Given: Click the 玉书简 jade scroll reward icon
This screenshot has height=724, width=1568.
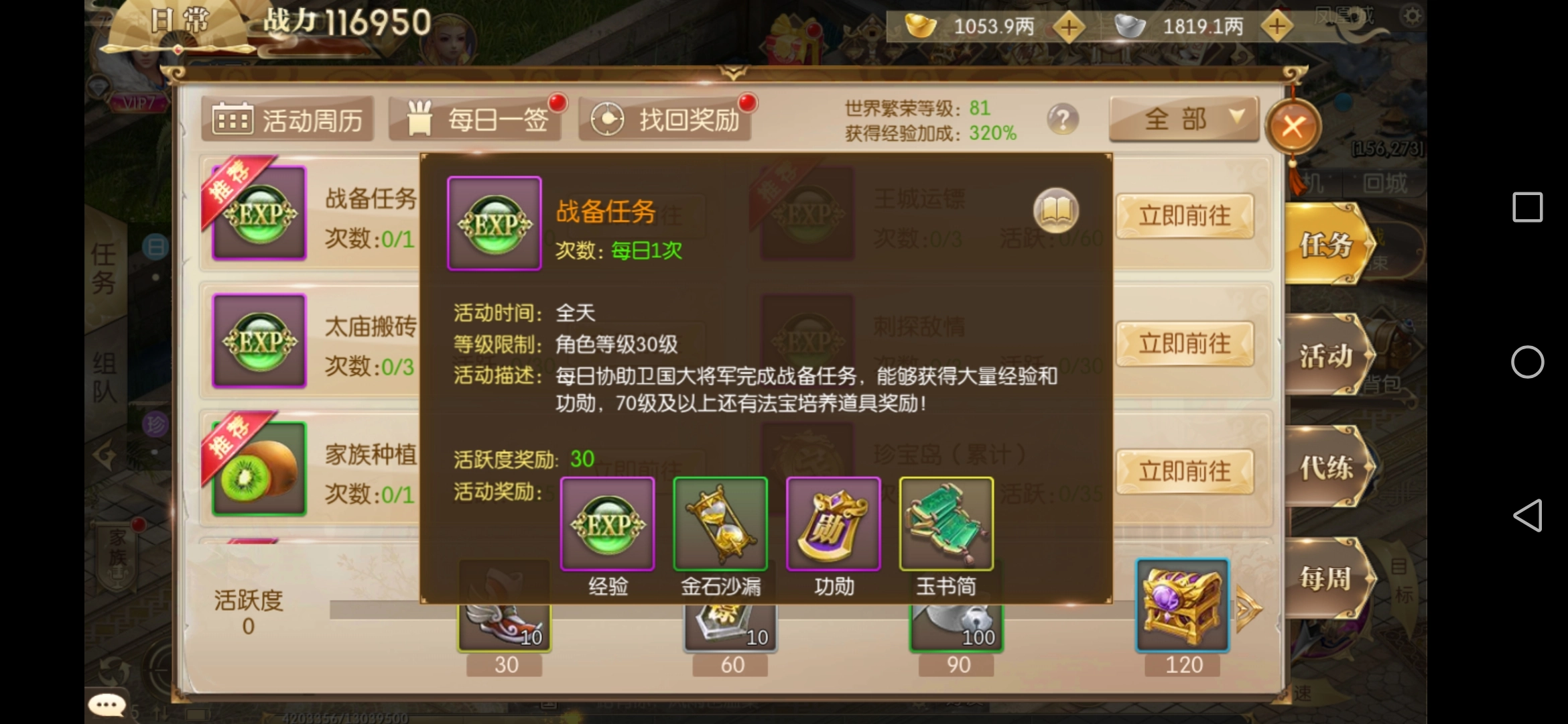Looking at the screenshot, I should [x=945, y=525].
